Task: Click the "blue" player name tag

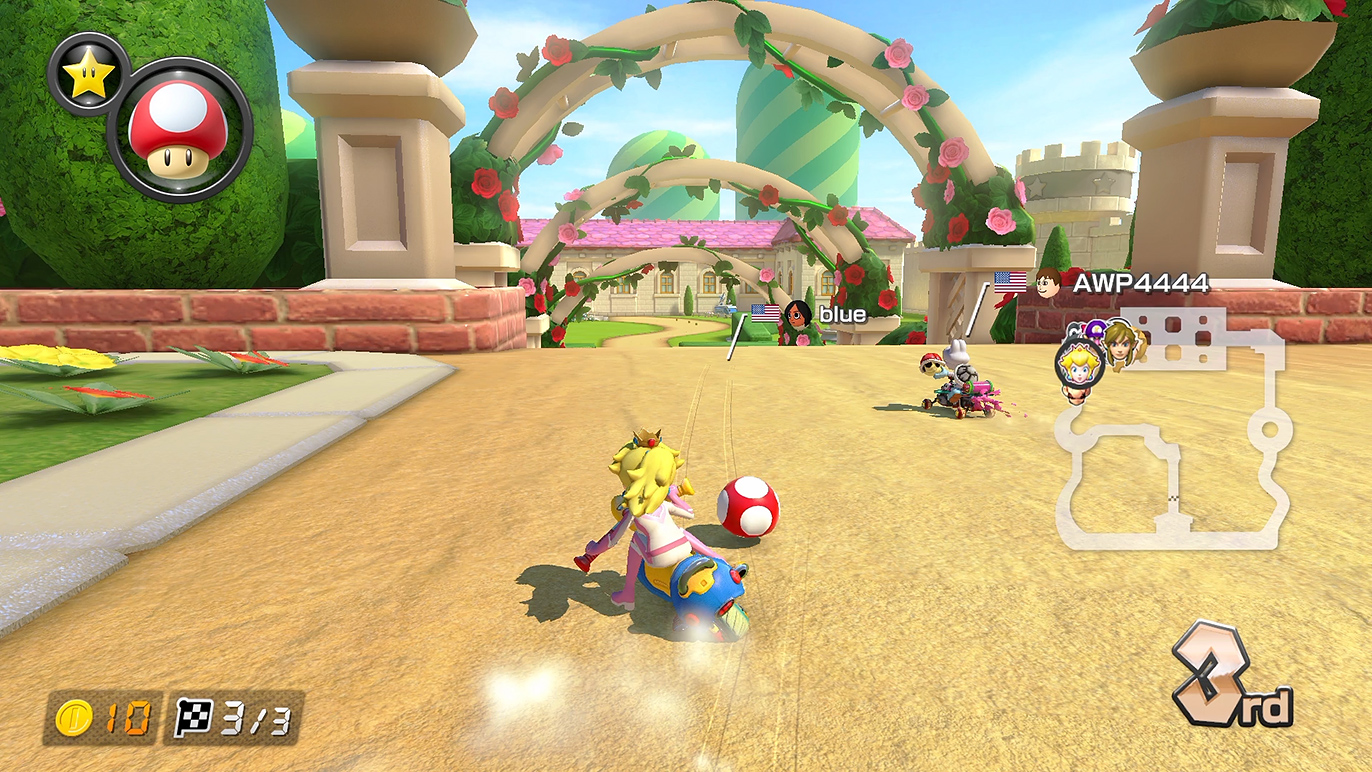Action: pos(841,314)
